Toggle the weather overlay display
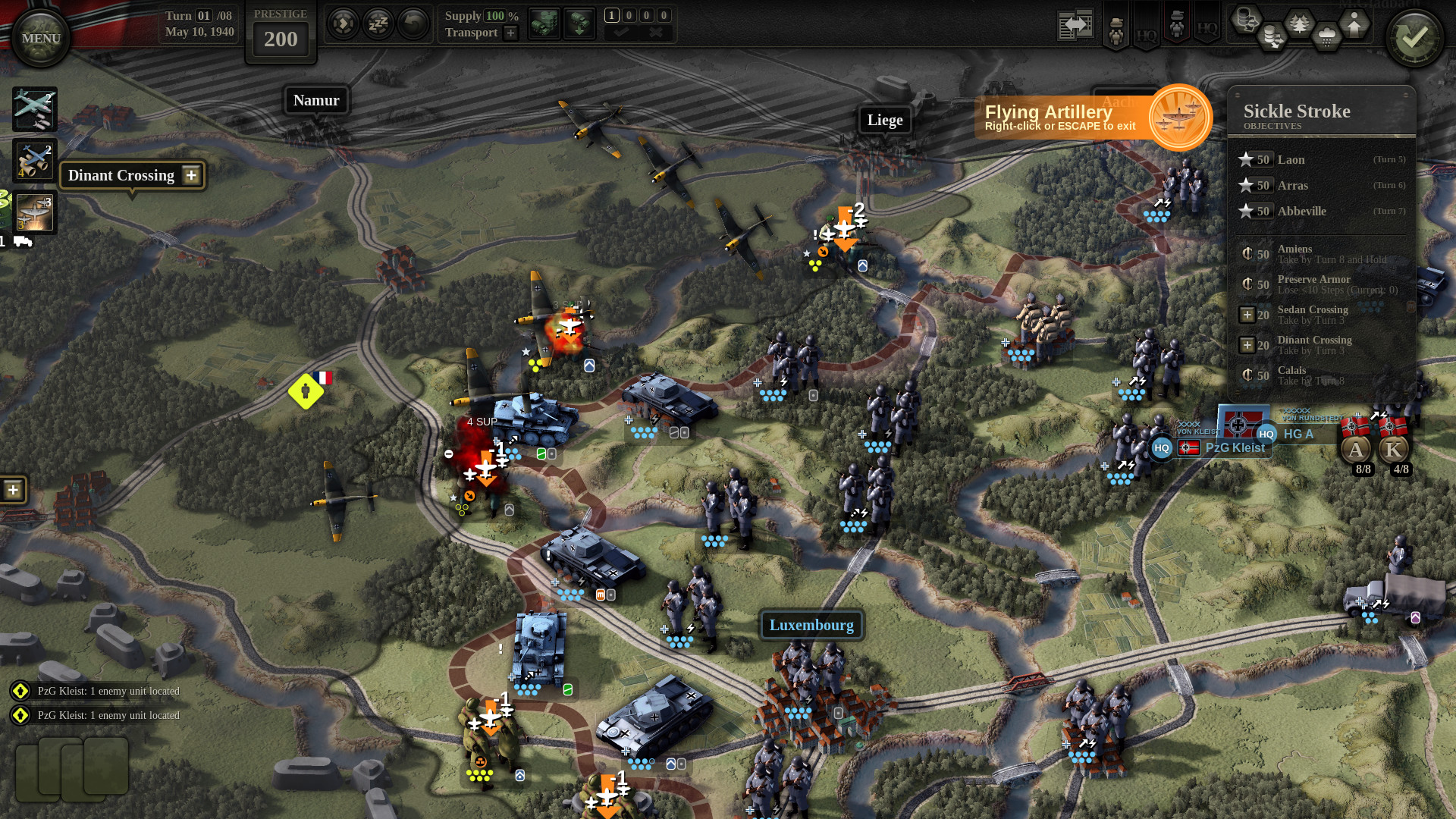Image resolution: width=1456 pixels, height=819 pixels. pos(1326,36)
